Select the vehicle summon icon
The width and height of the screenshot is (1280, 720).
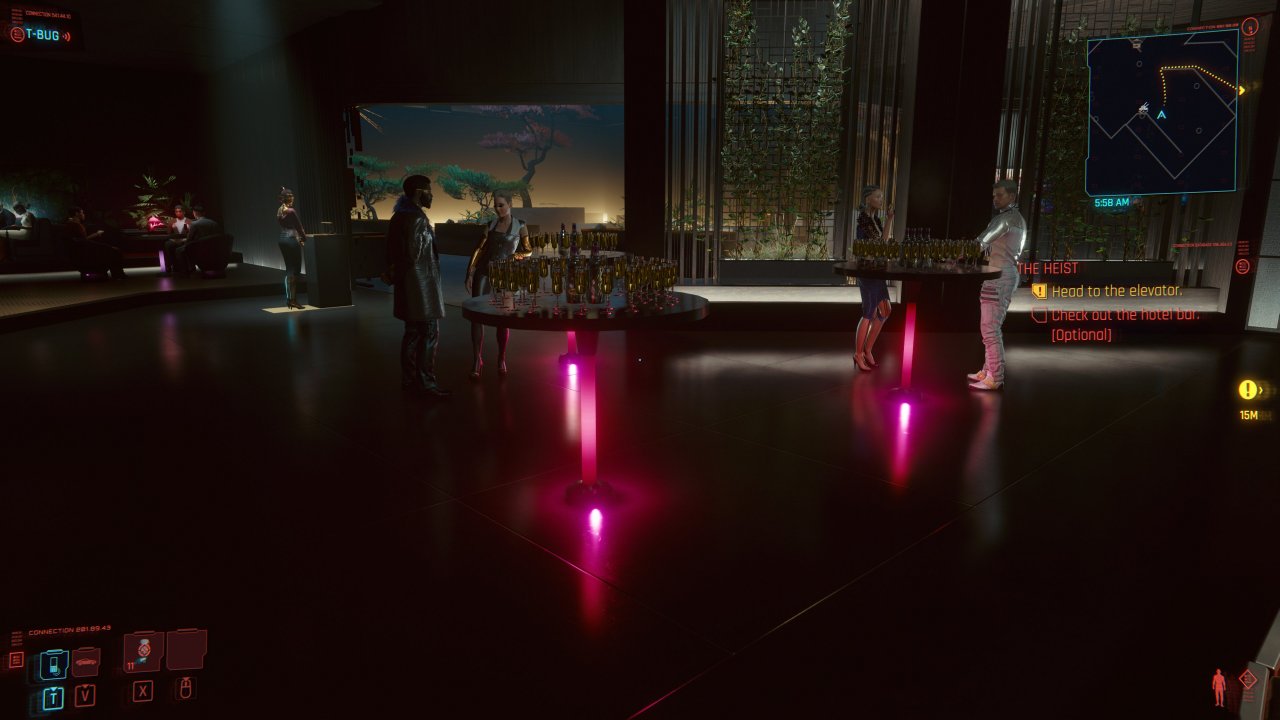click(86, 662)
